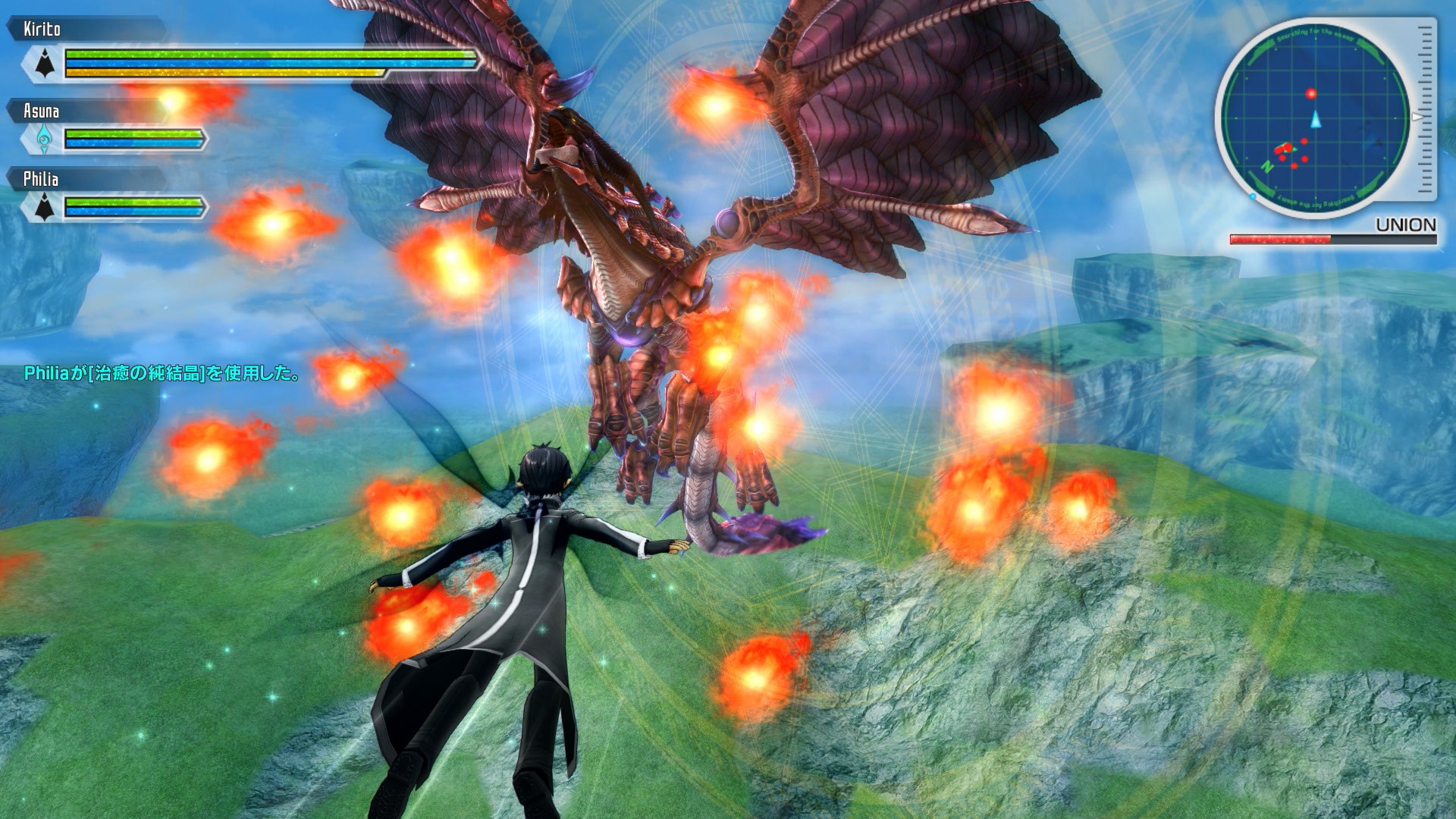Click the green N compass marker on minimap
This screenshot has height=819, width=1456.
pos(1267,167)
